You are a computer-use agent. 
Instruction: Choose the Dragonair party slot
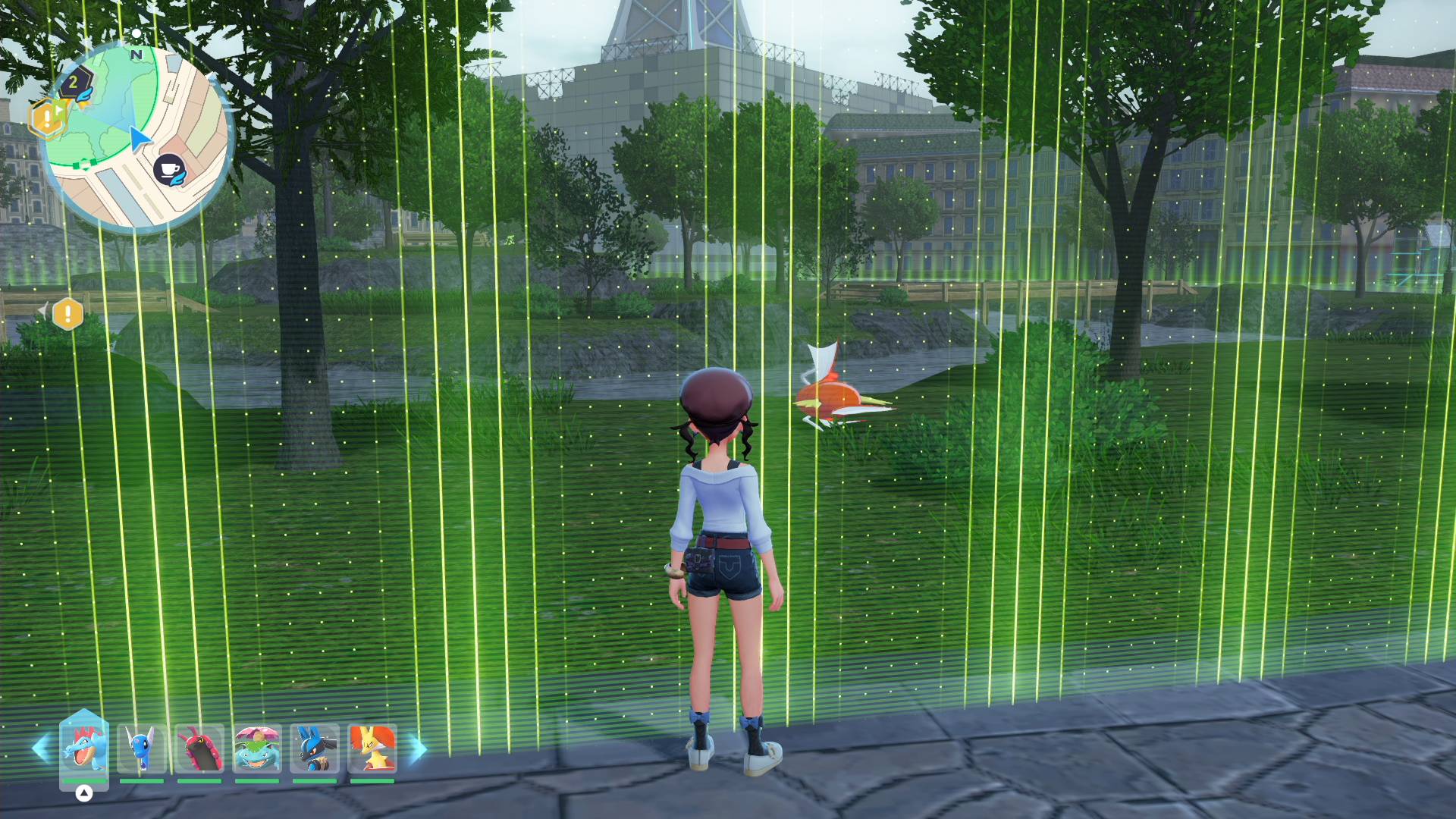pos(142,748)
